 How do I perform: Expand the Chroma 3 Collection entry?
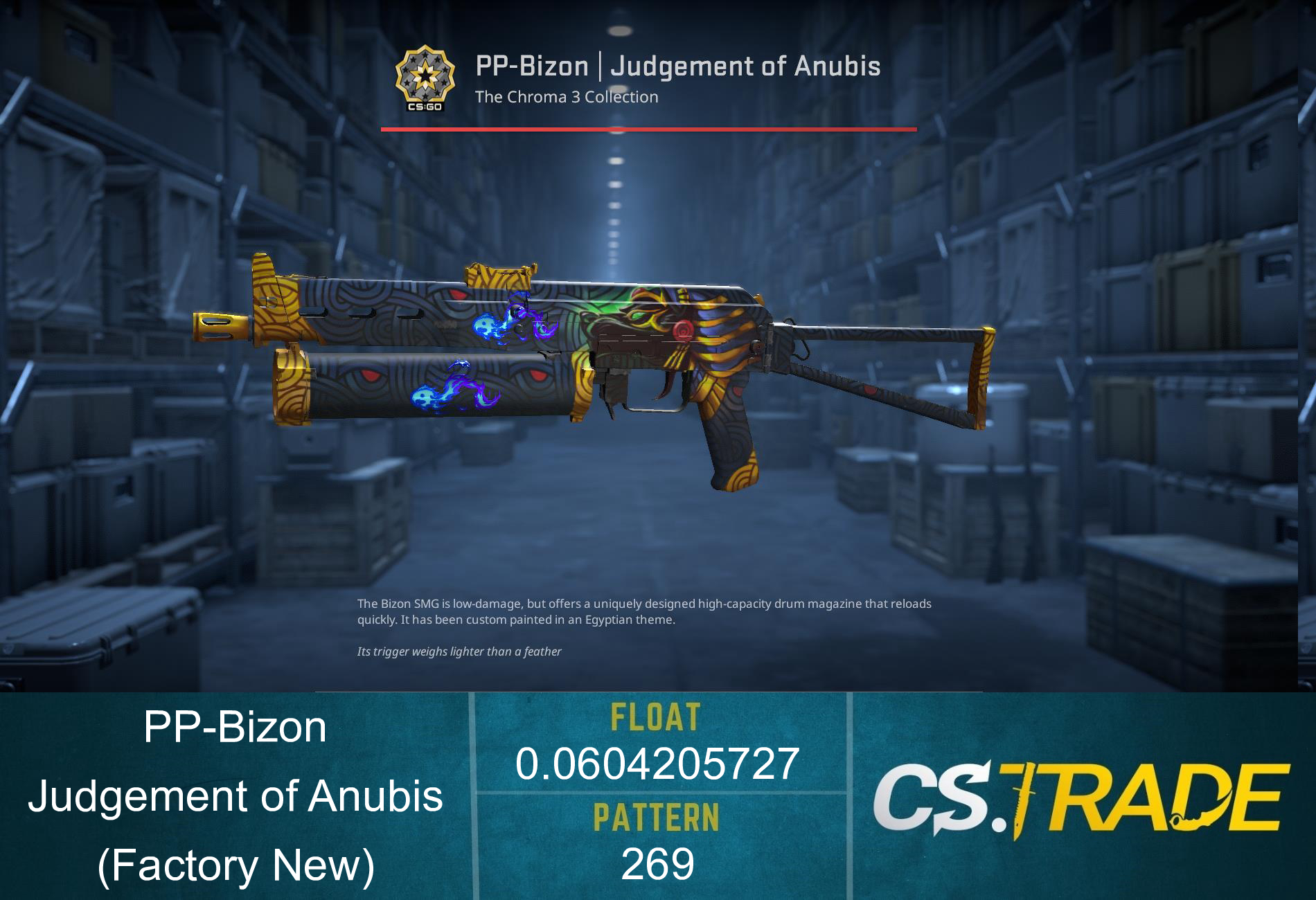click(x=566, y=97)
